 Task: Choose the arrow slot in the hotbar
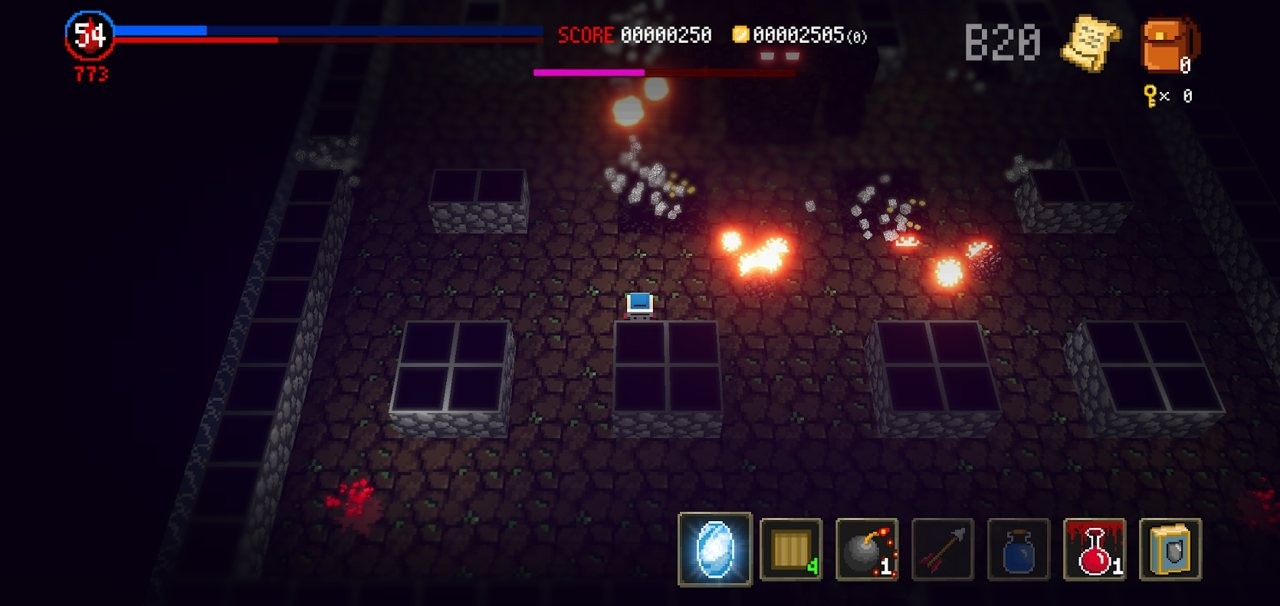click(942, 549)
